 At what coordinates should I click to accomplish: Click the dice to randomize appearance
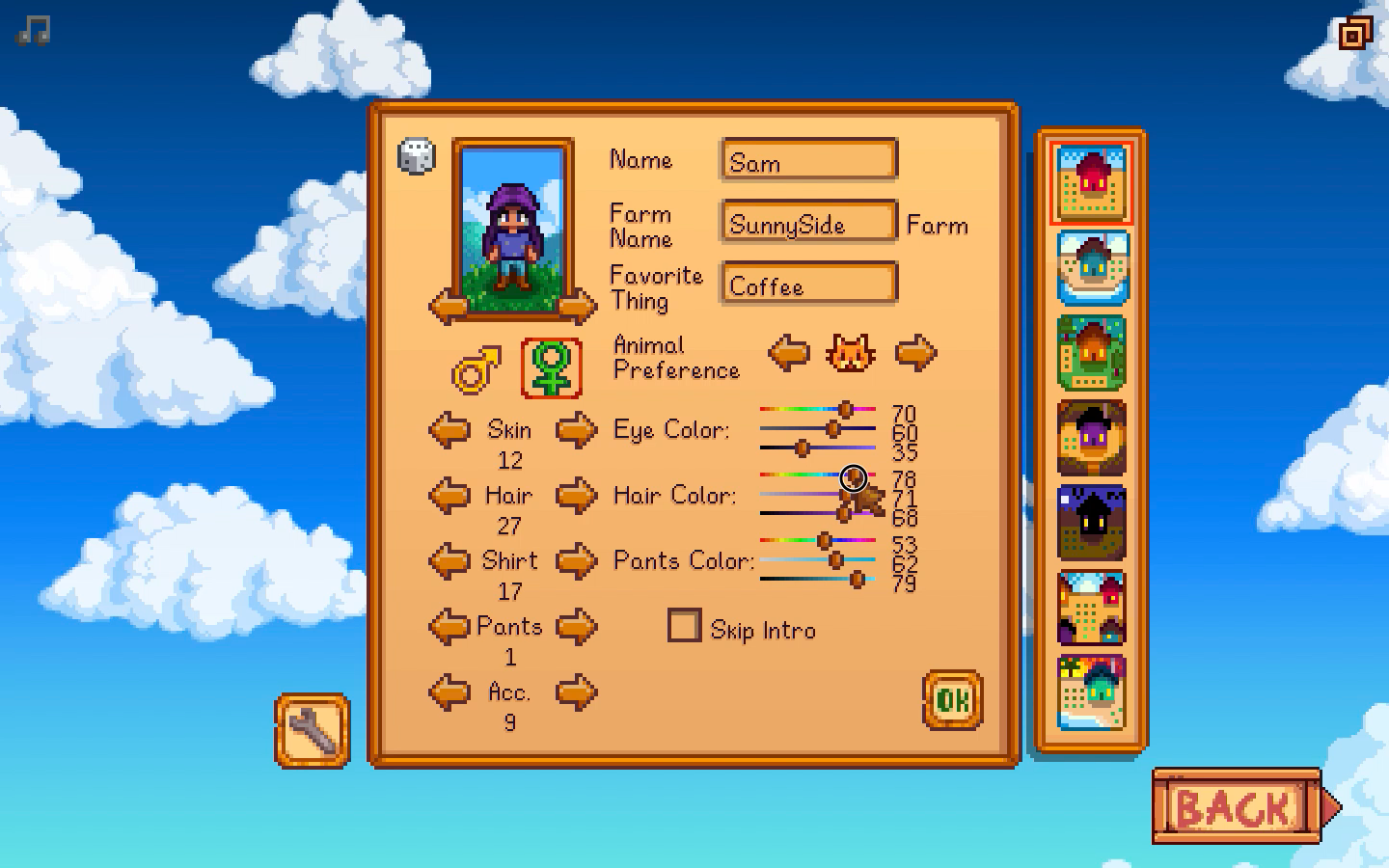click(x=417, y=157)
